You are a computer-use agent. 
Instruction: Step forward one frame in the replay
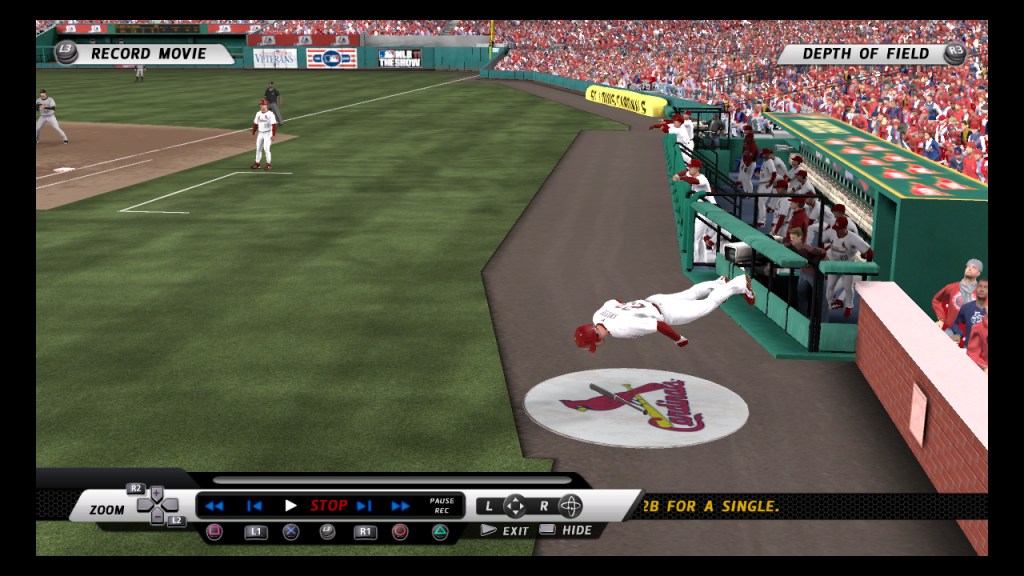click(364, 506)
